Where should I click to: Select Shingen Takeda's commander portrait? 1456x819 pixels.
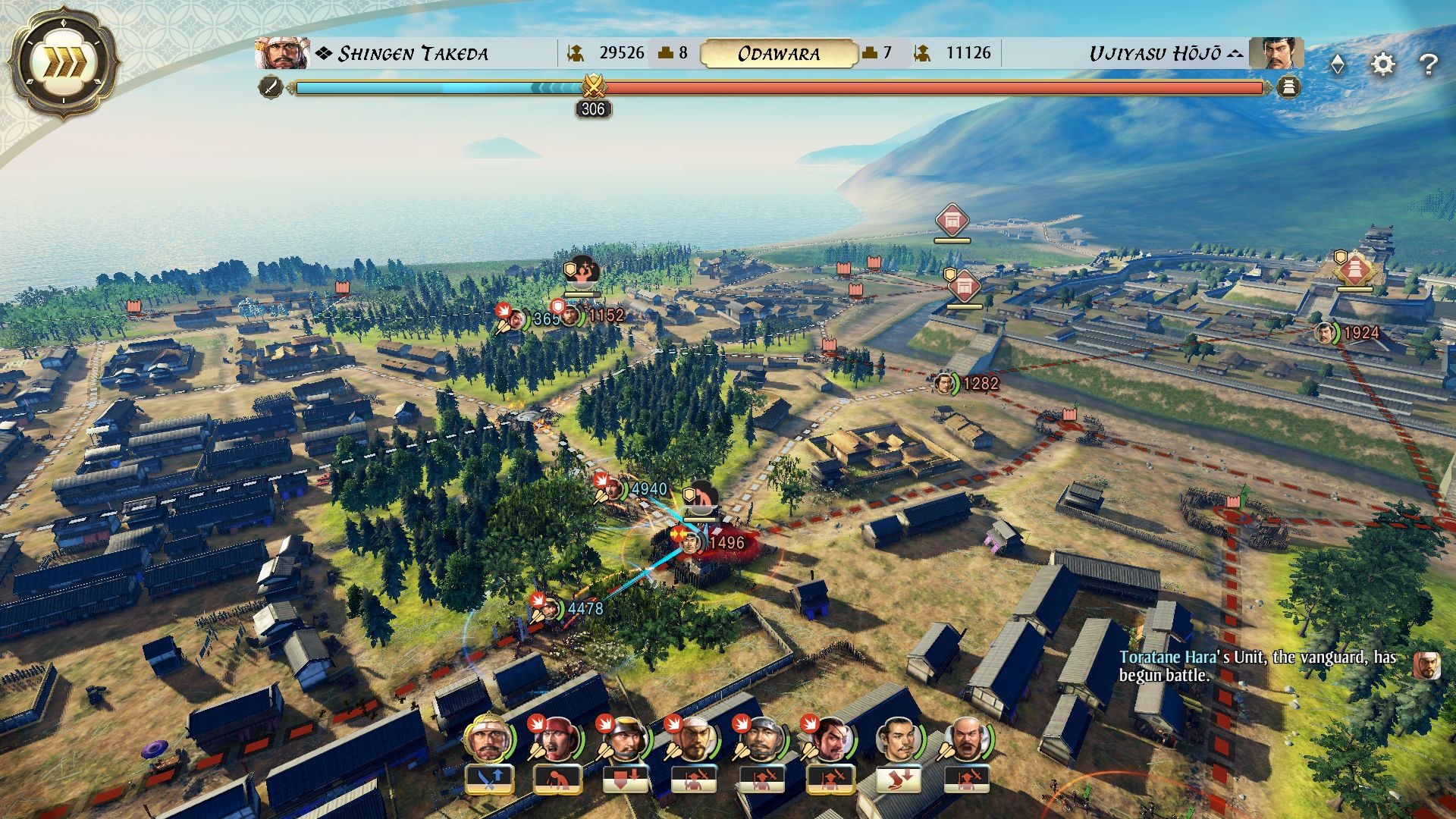(282, 53)
